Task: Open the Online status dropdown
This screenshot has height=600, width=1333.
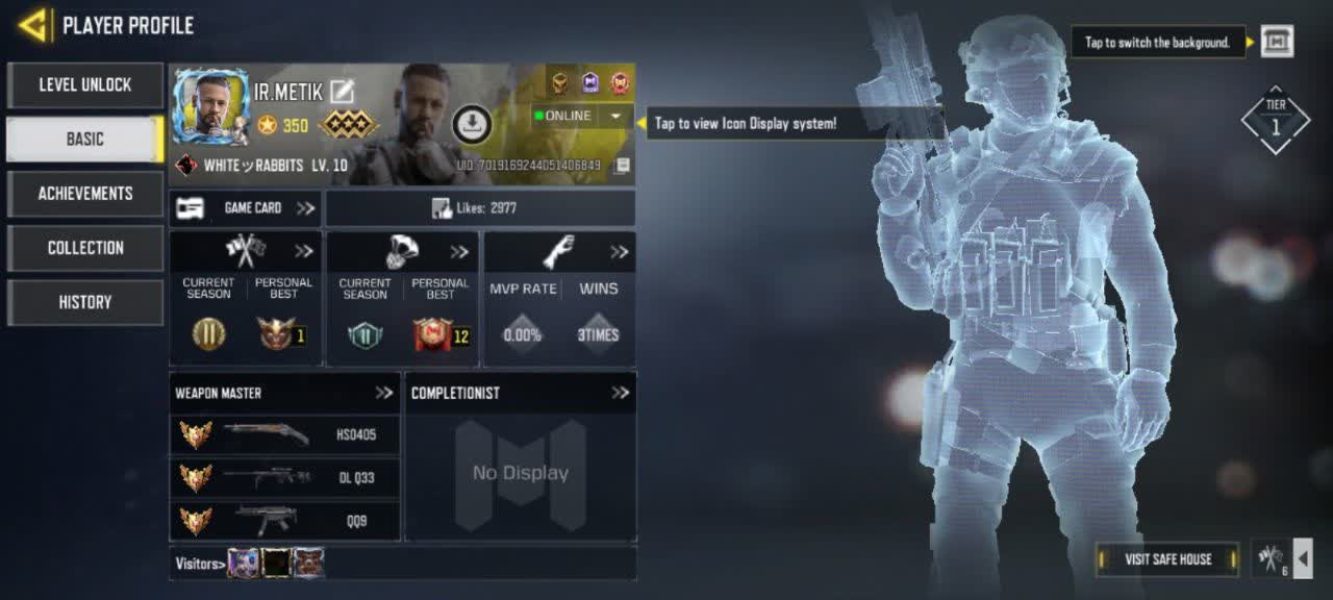Action: [614, 116]
